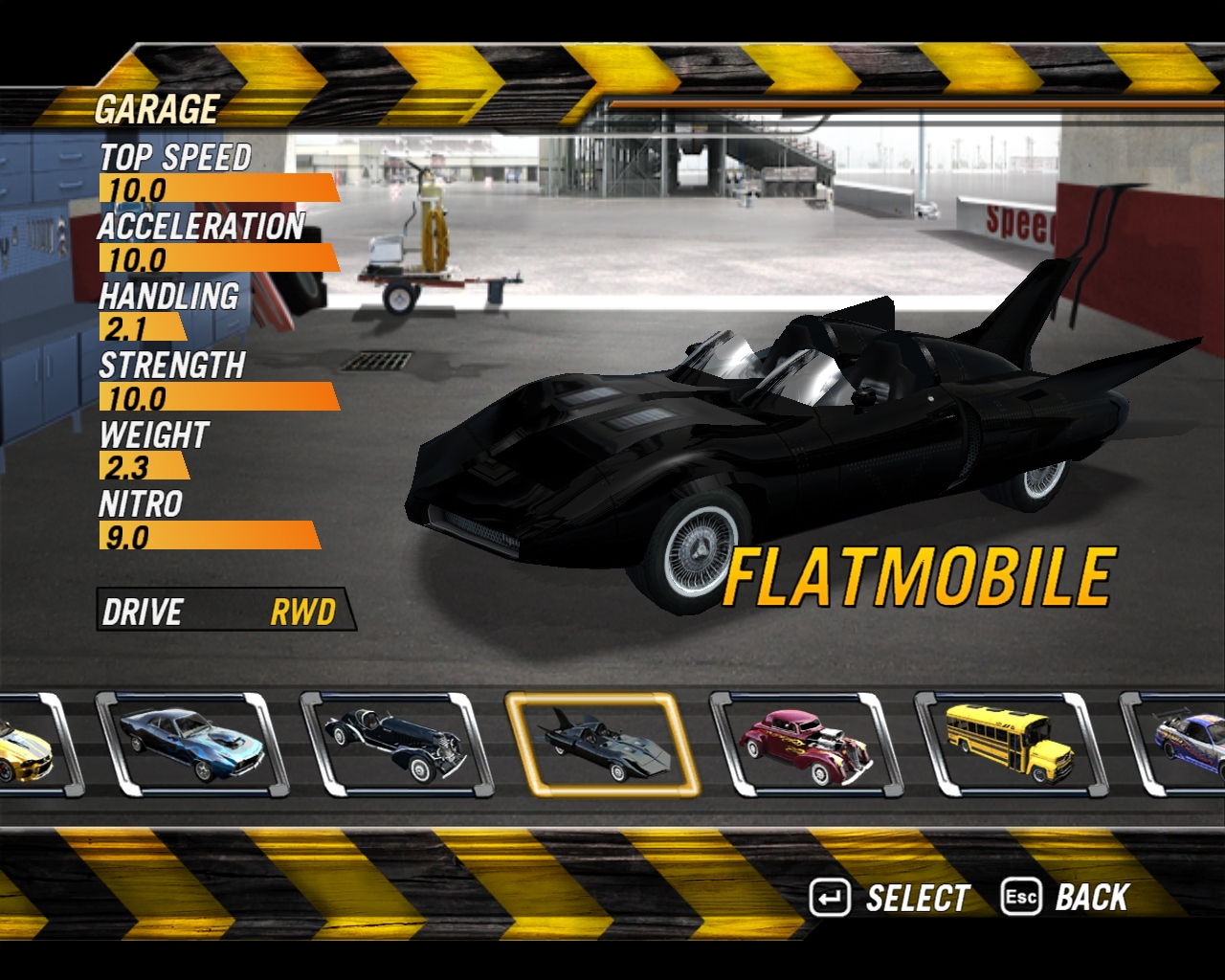This screenshot has height=980, width=1225.
Task: Confirm the car with Select
Action: point(890,898)
